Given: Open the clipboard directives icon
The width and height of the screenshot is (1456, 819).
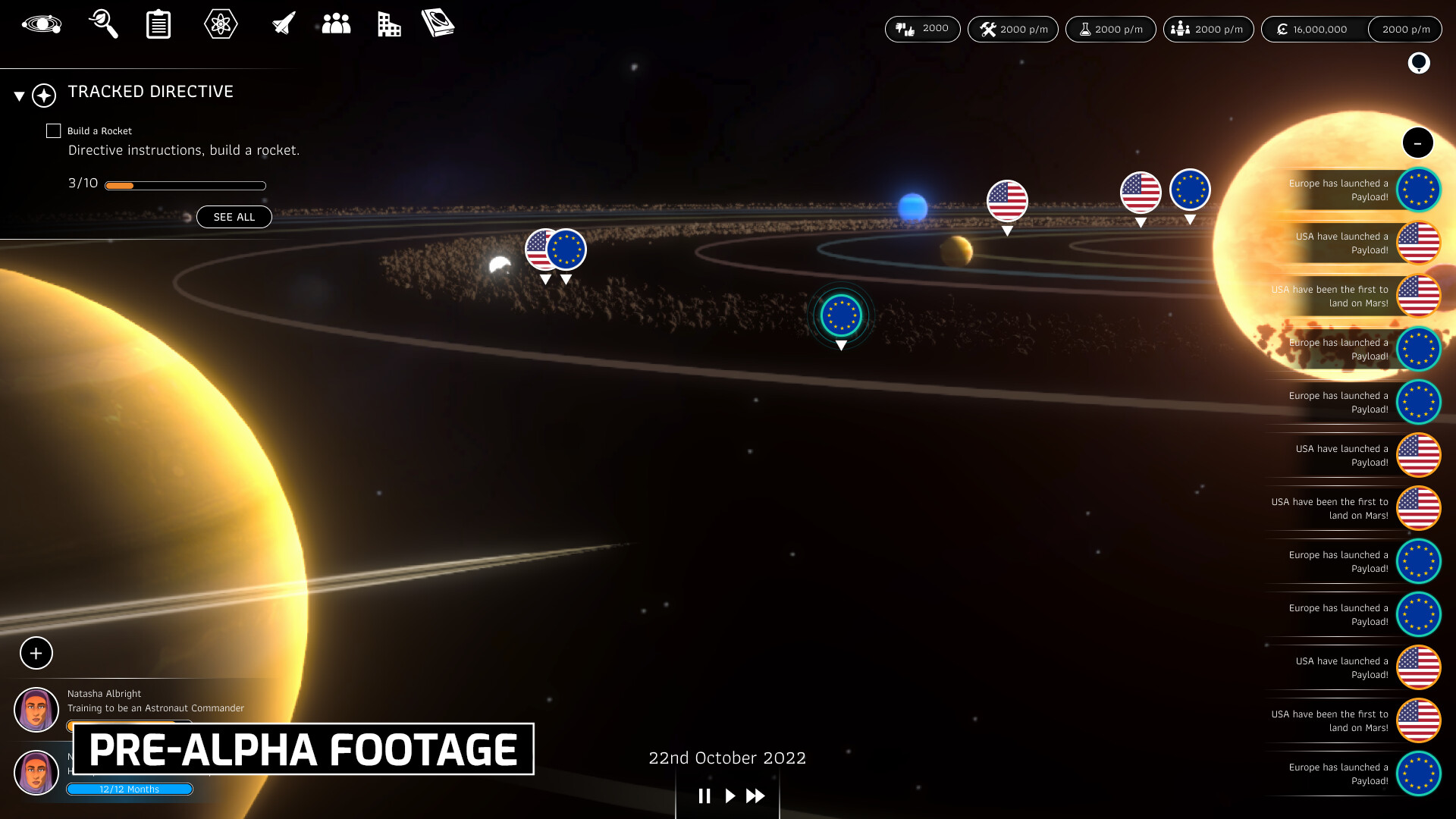Looking at the screenshot, I should tap(158, 24).
